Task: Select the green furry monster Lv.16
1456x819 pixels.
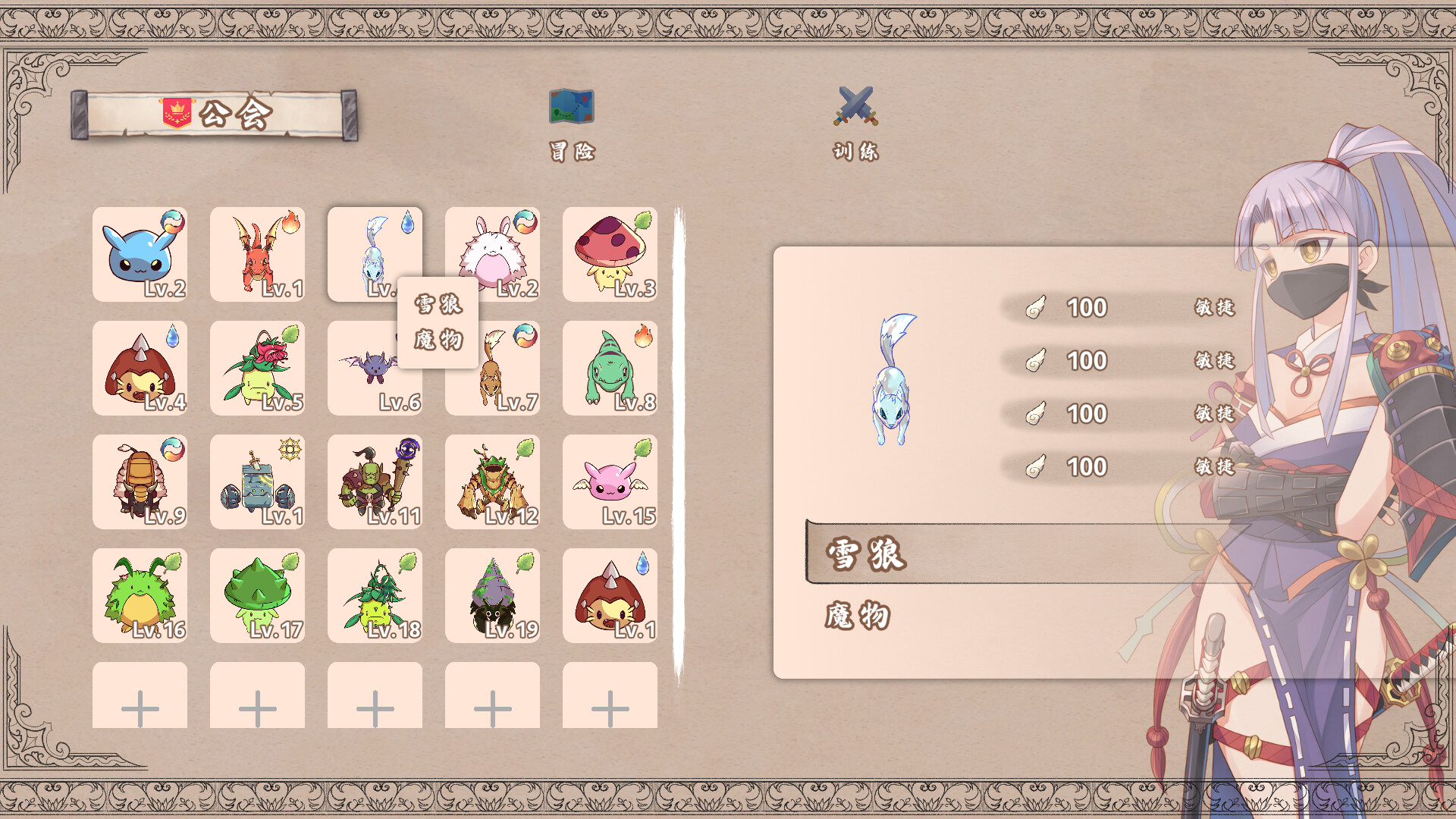Action: 140,596
